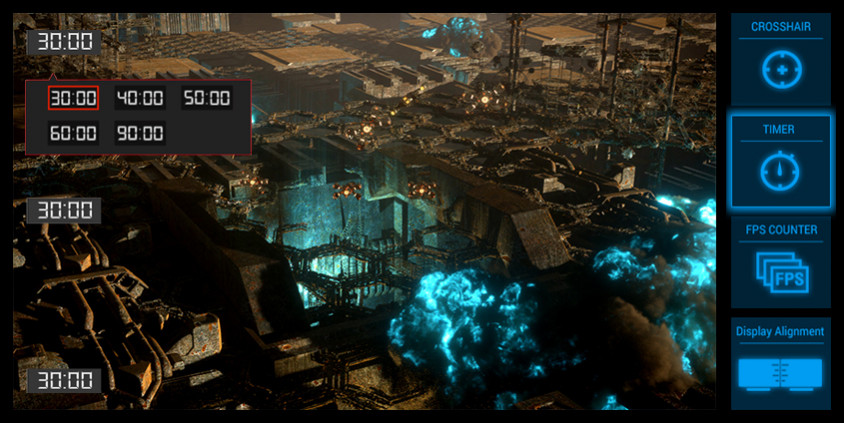This screenshot has height=423, width=844.
Task: Enable the FPS Counter option
Action: pos(781,263)
